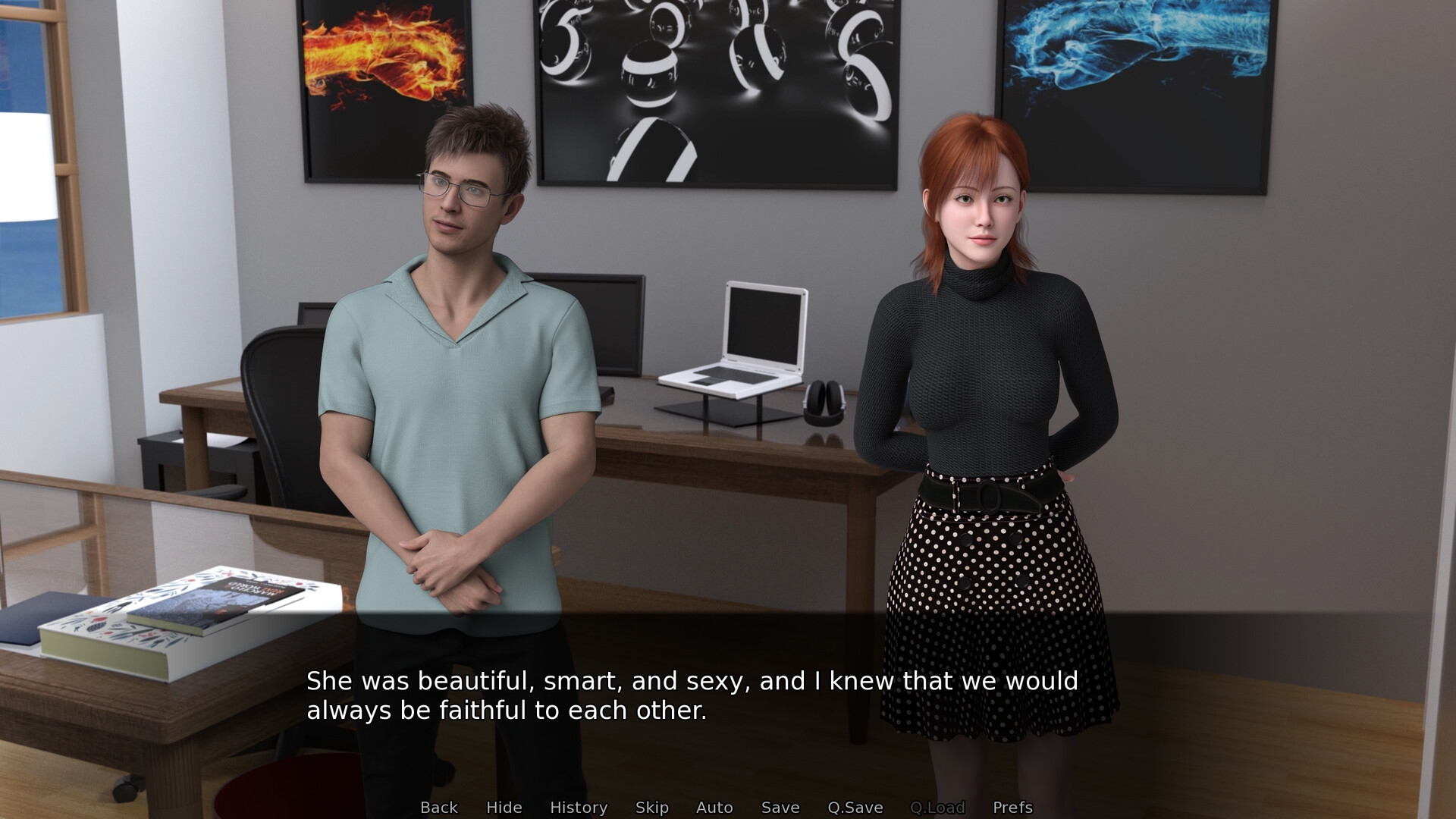
Task: Enable Skip mode
Action: [x=653, y=808]
